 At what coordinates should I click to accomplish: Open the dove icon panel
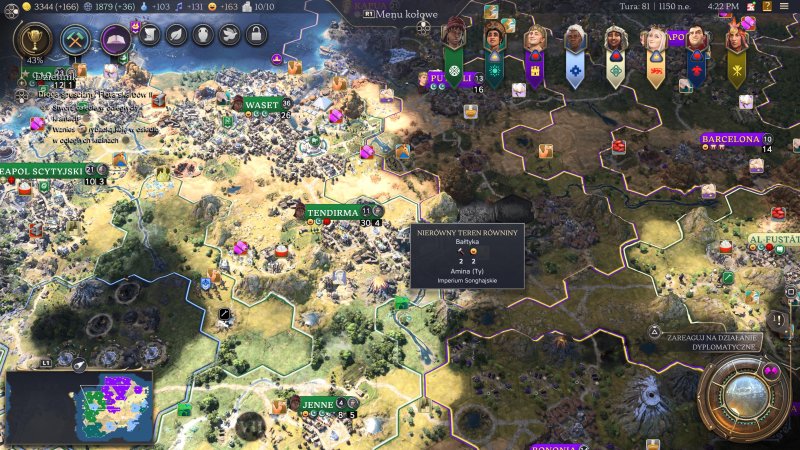click(229, 36)
